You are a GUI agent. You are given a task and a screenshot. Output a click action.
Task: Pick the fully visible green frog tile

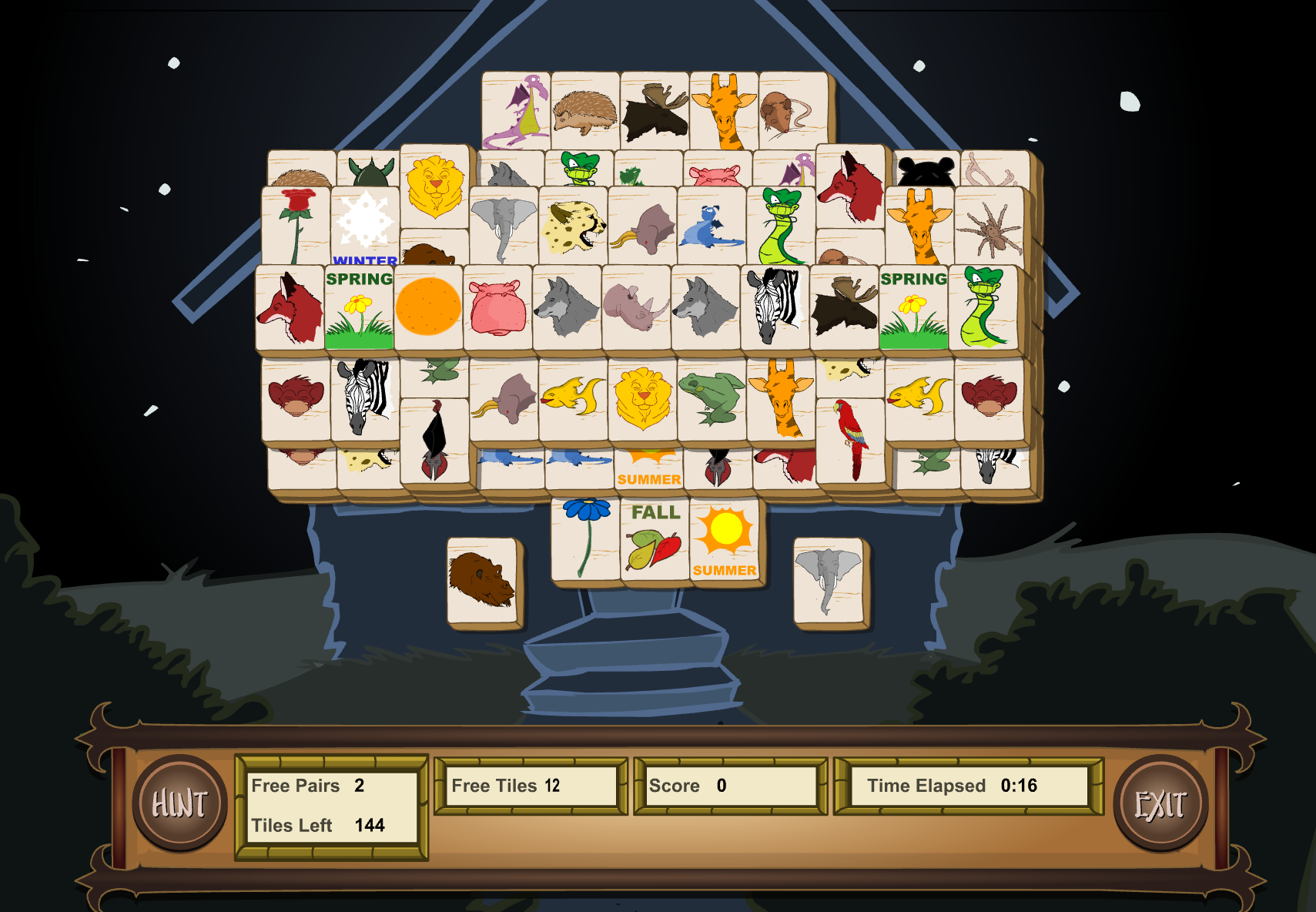[x=711, y=397]
